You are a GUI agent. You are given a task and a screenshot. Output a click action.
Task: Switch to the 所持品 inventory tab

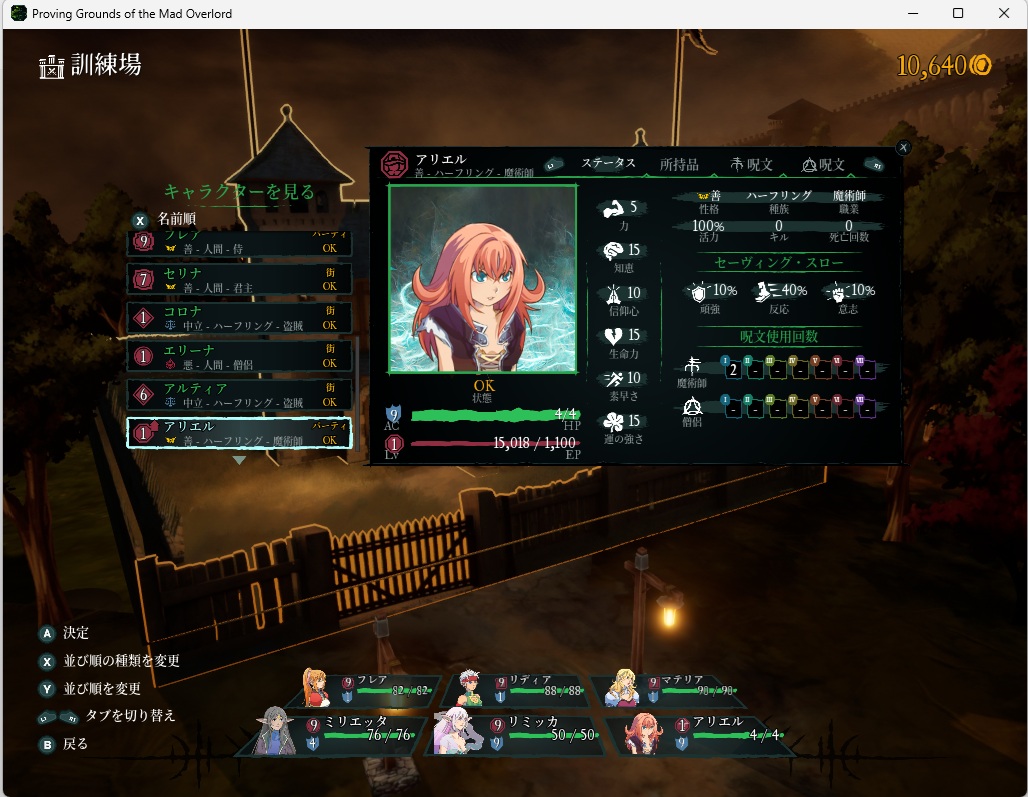point(679,165)
